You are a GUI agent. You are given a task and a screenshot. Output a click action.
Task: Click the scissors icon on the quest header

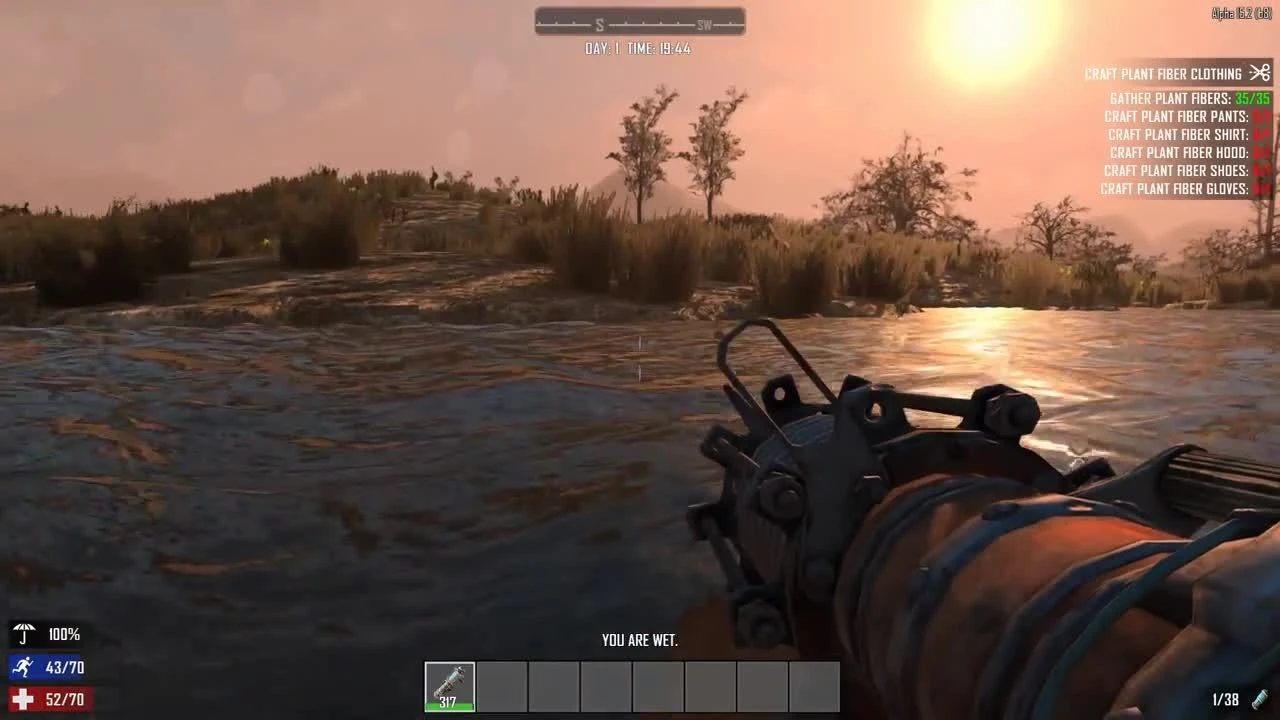1259,73
